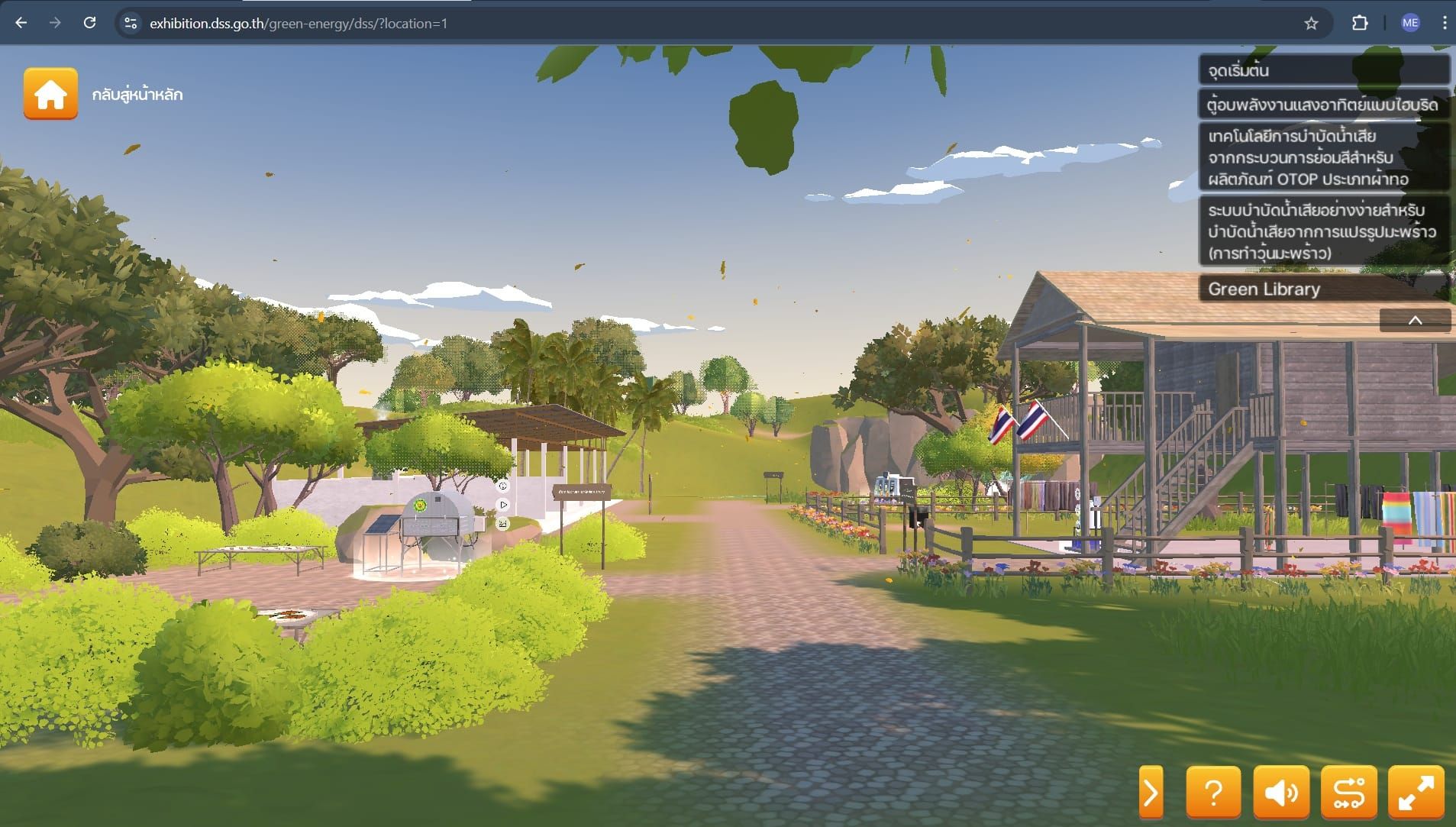Toggle sound with the speaker button
Viewport: 1456px width, 827px height.
coord(1280,793)
